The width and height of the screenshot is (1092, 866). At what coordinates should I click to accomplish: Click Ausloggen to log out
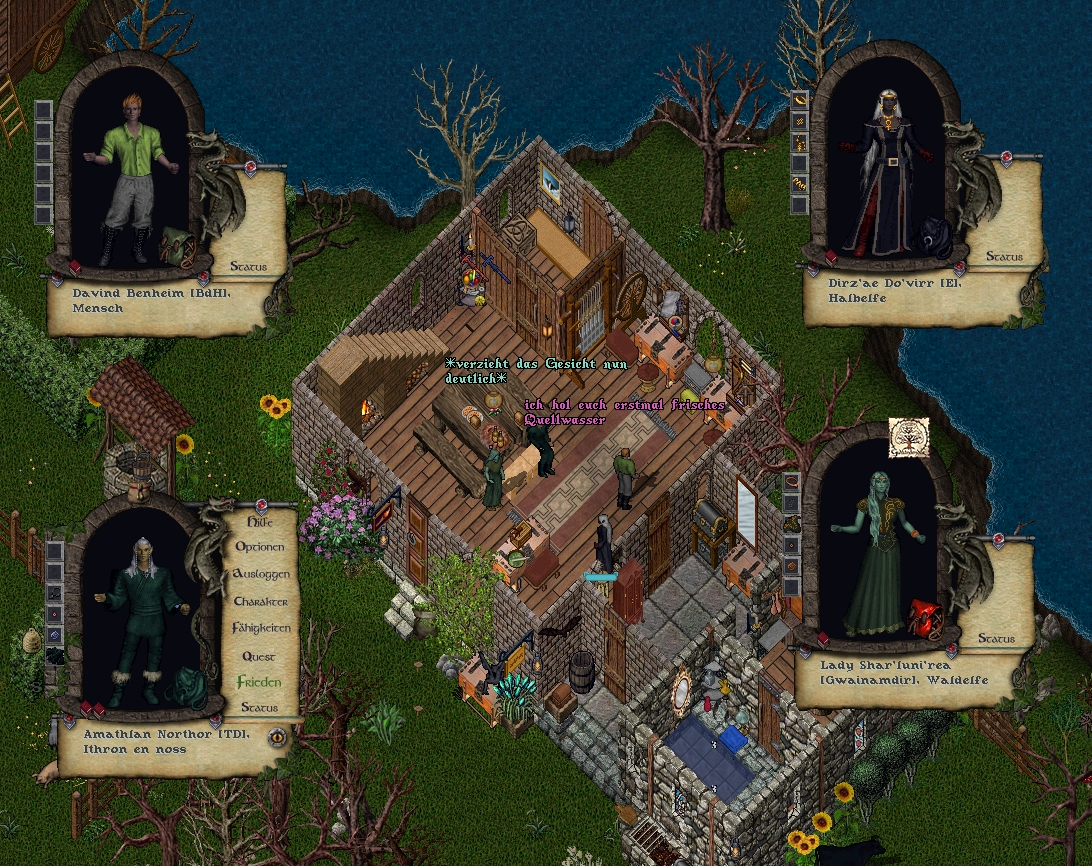(260, 574)
